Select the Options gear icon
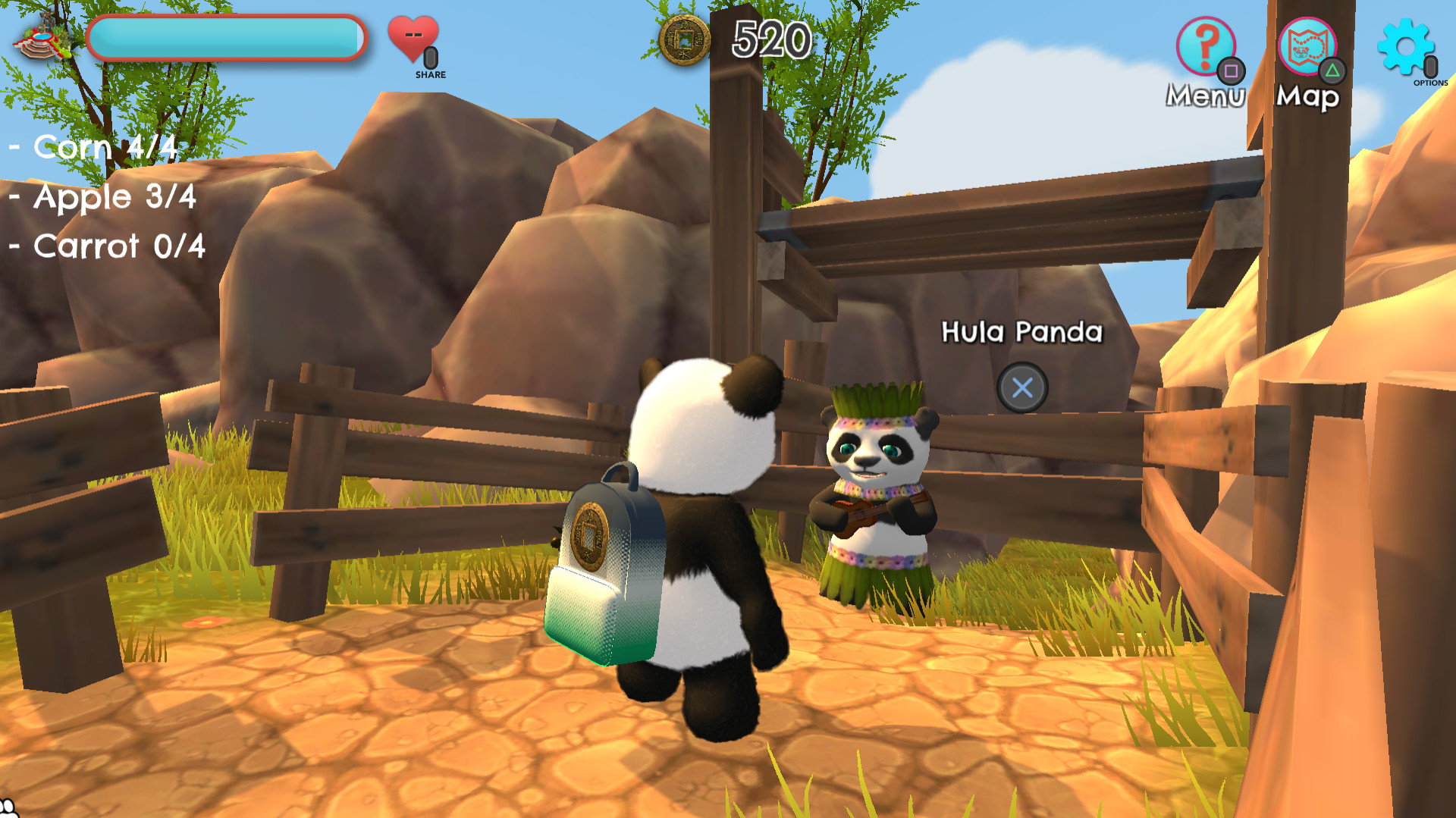Screen dimensions: 1456x818 (1407, 47)
